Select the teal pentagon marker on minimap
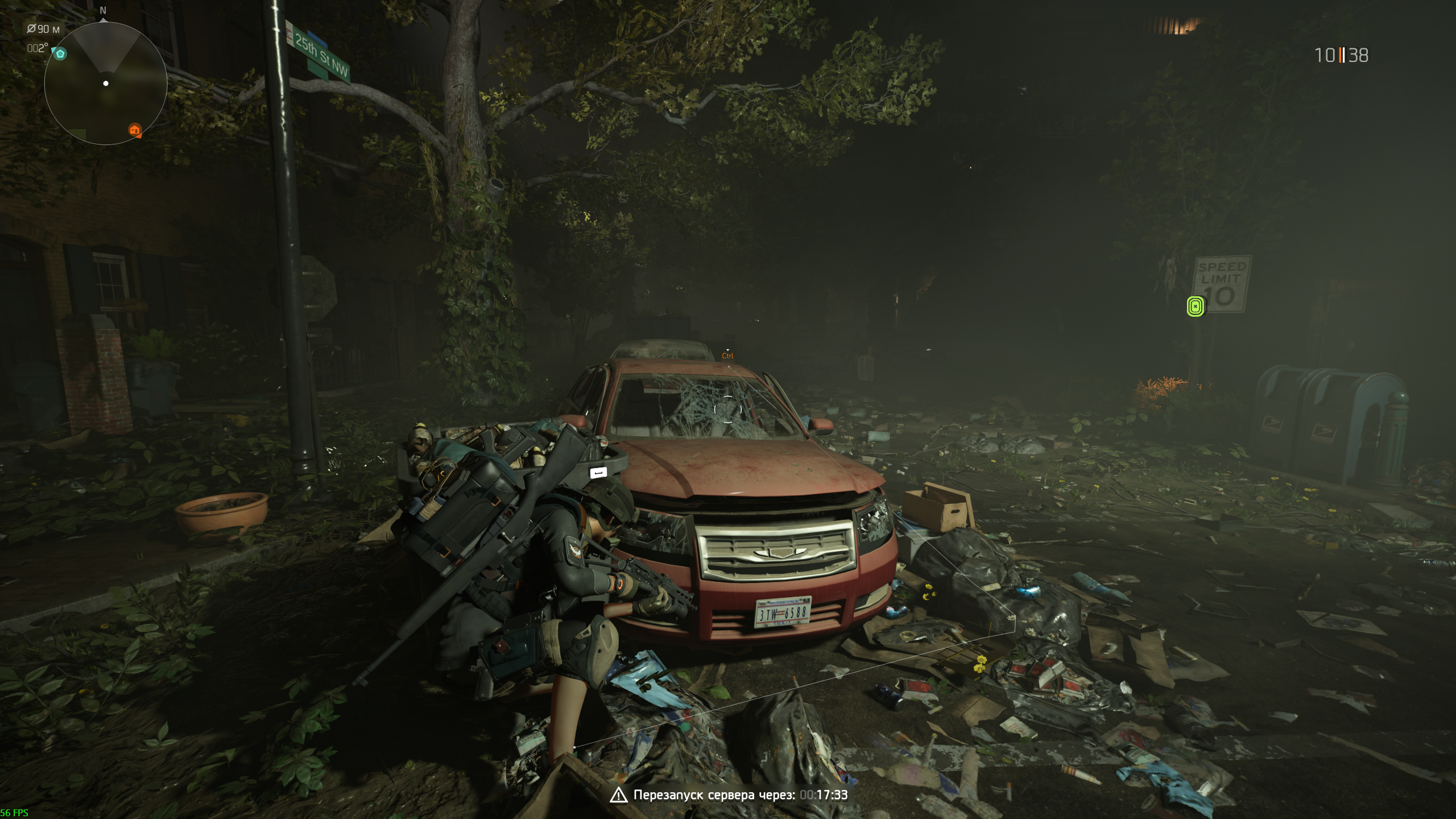This screenshot has width=1456, height=819. tap(60, 54)
